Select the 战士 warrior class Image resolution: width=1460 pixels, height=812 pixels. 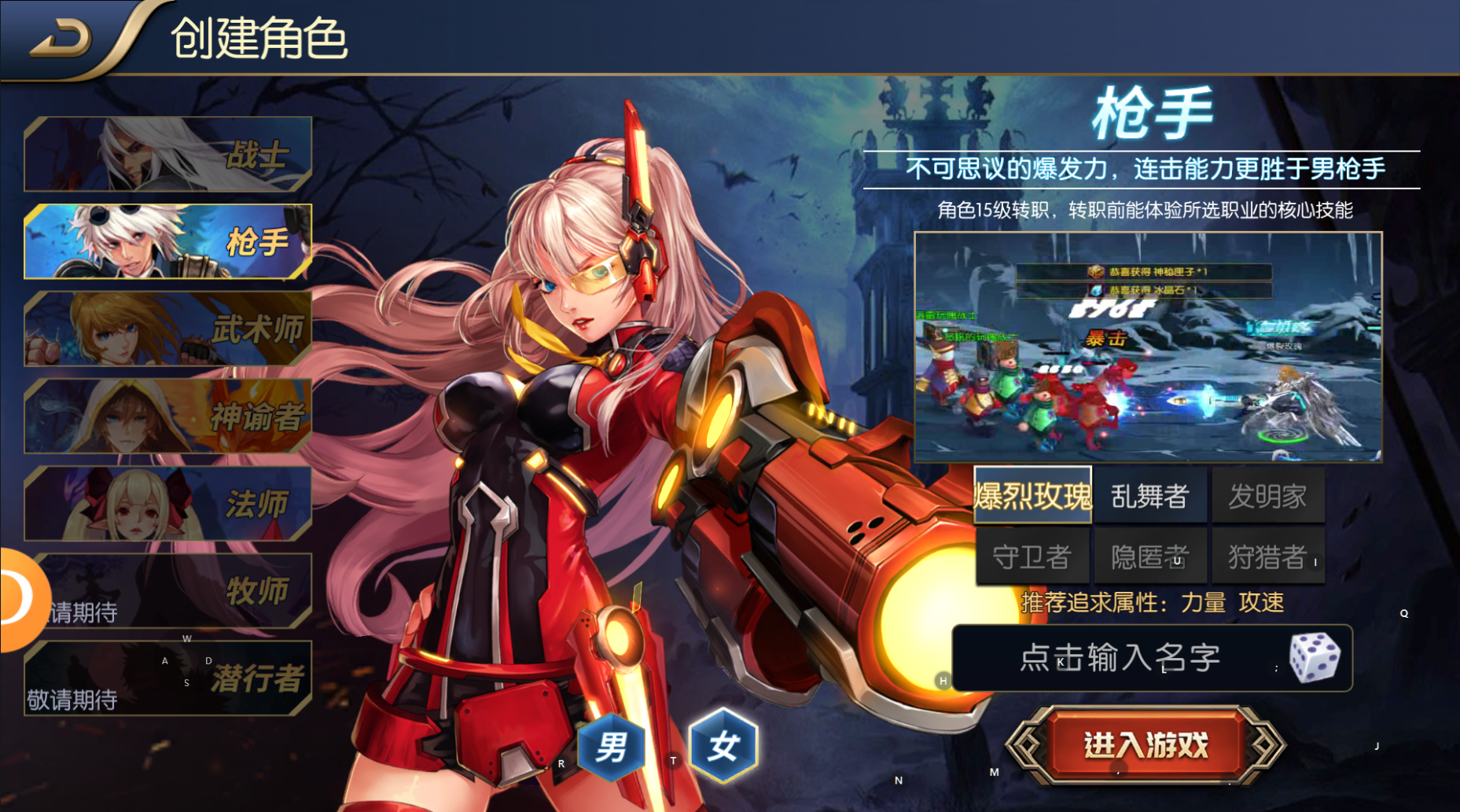pos(167,154)
